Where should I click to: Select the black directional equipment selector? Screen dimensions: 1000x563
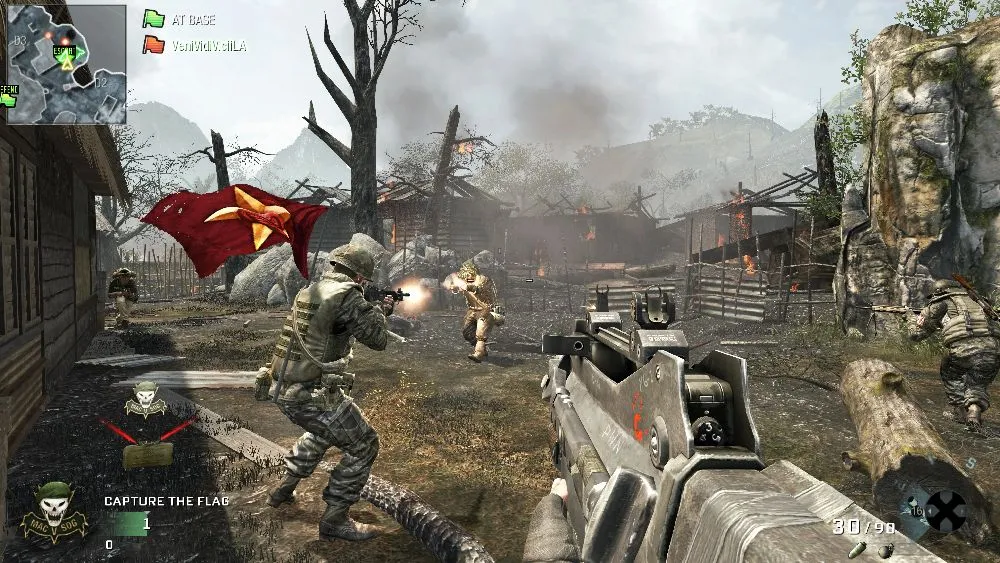(945, 510)
